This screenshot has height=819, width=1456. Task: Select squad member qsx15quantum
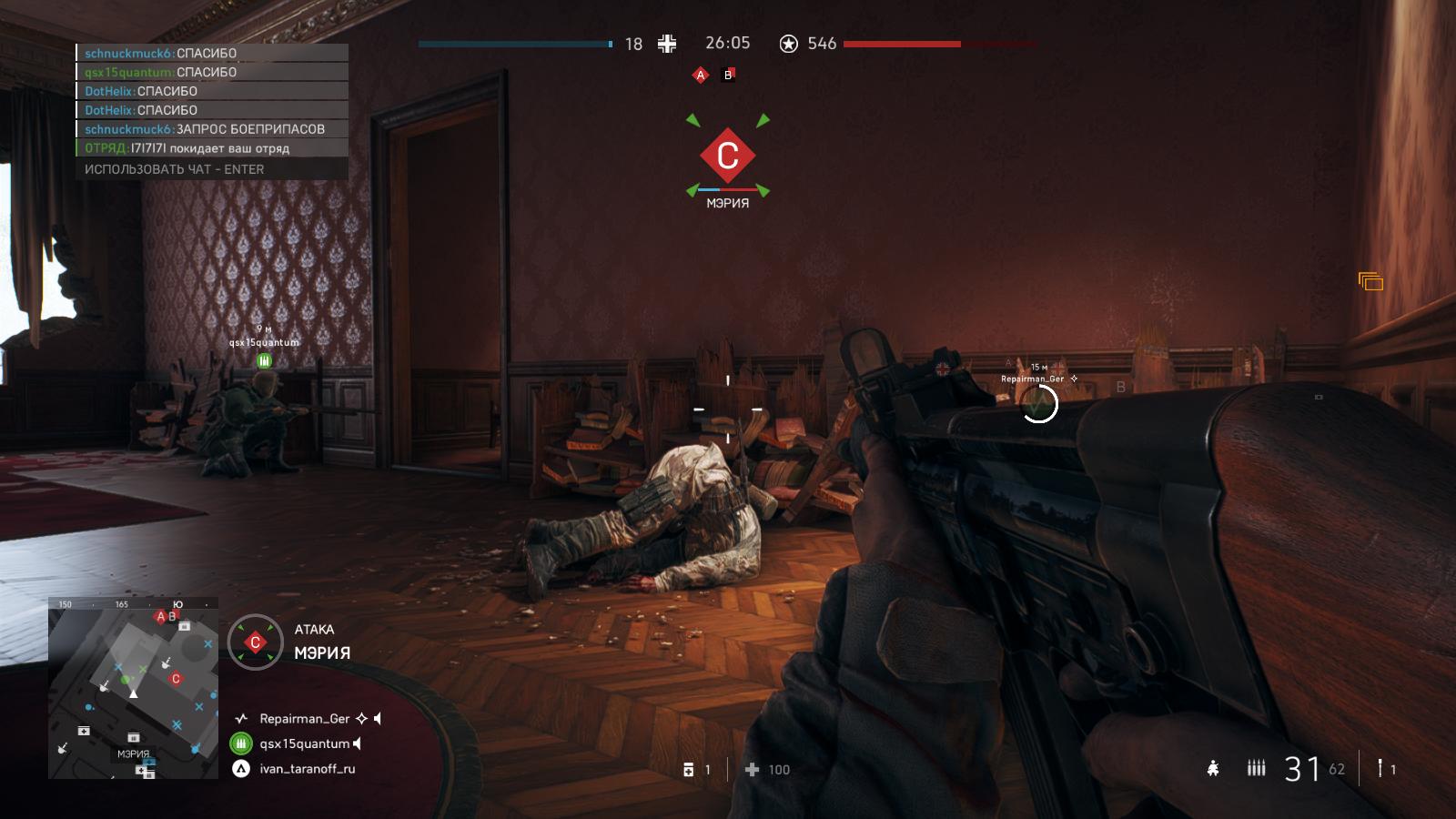[304, 743]
